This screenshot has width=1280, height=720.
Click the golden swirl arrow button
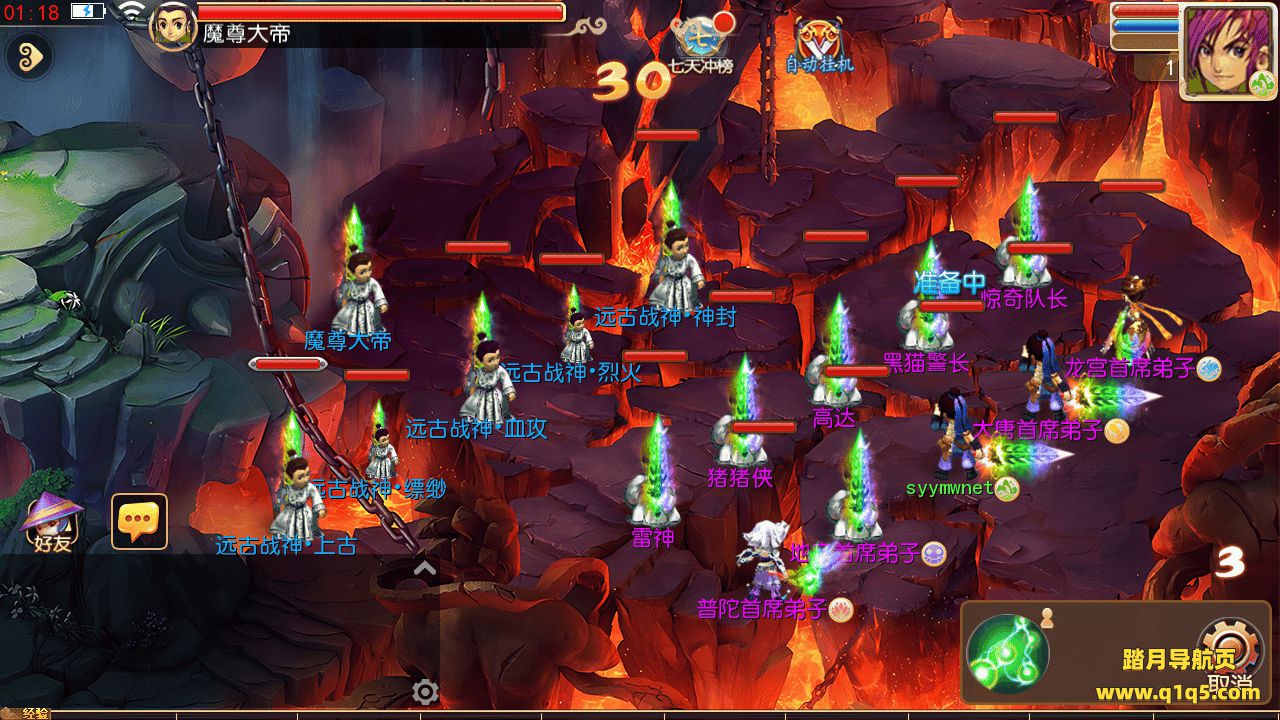point(29,58)
